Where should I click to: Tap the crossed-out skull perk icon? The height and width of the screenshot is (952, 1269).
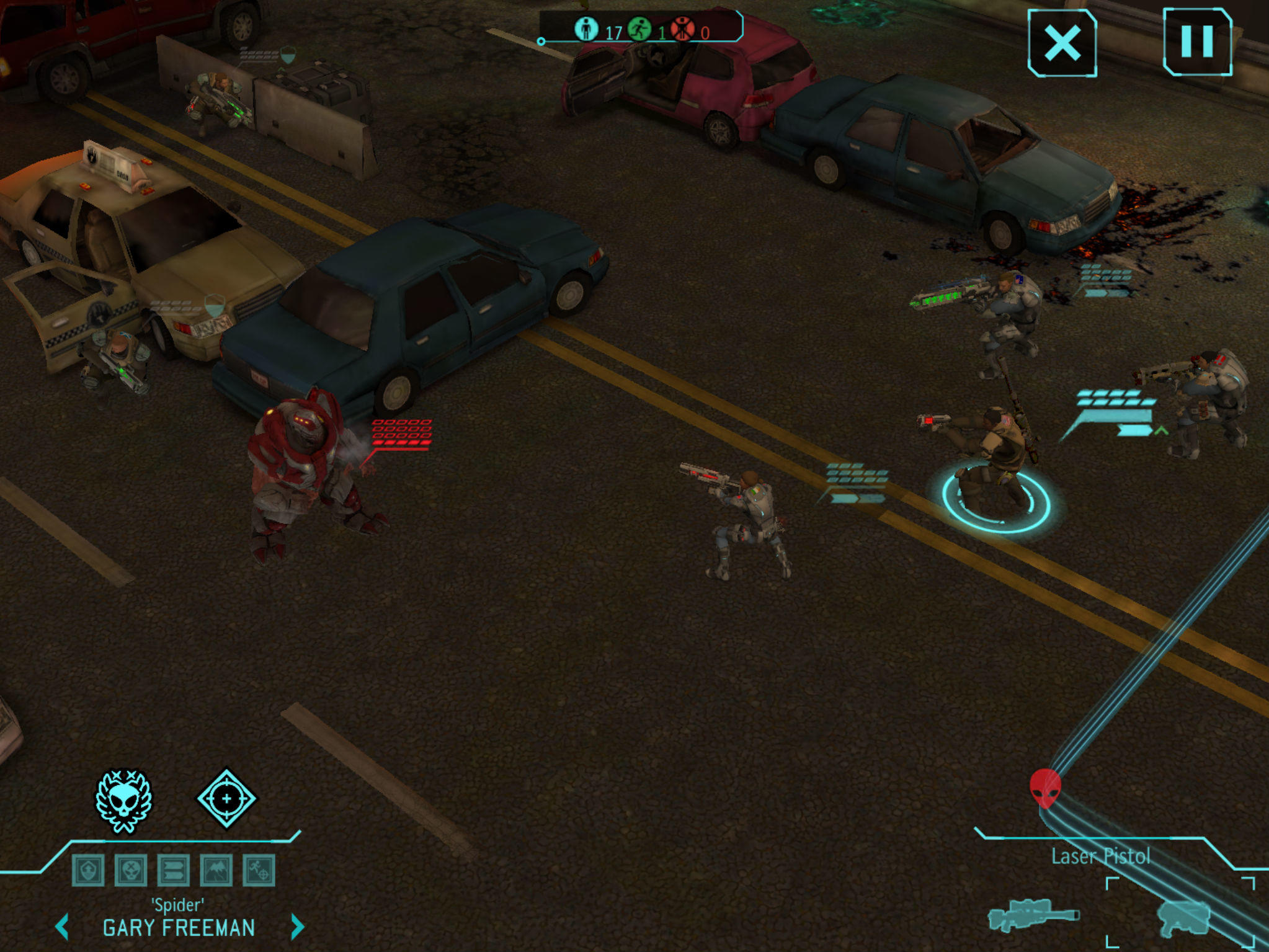coord(131,870)
